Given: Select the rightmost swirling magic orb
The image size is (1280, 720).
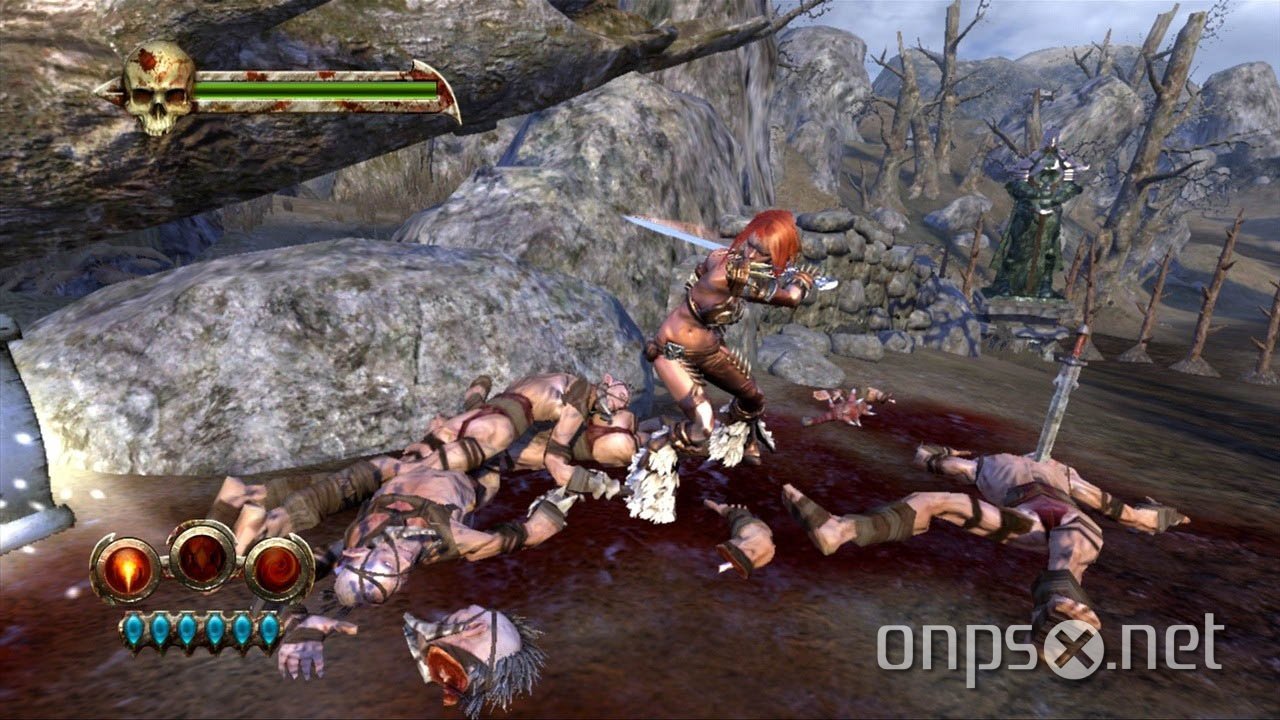Looking at the screenshot, I should tap(276, 568).
